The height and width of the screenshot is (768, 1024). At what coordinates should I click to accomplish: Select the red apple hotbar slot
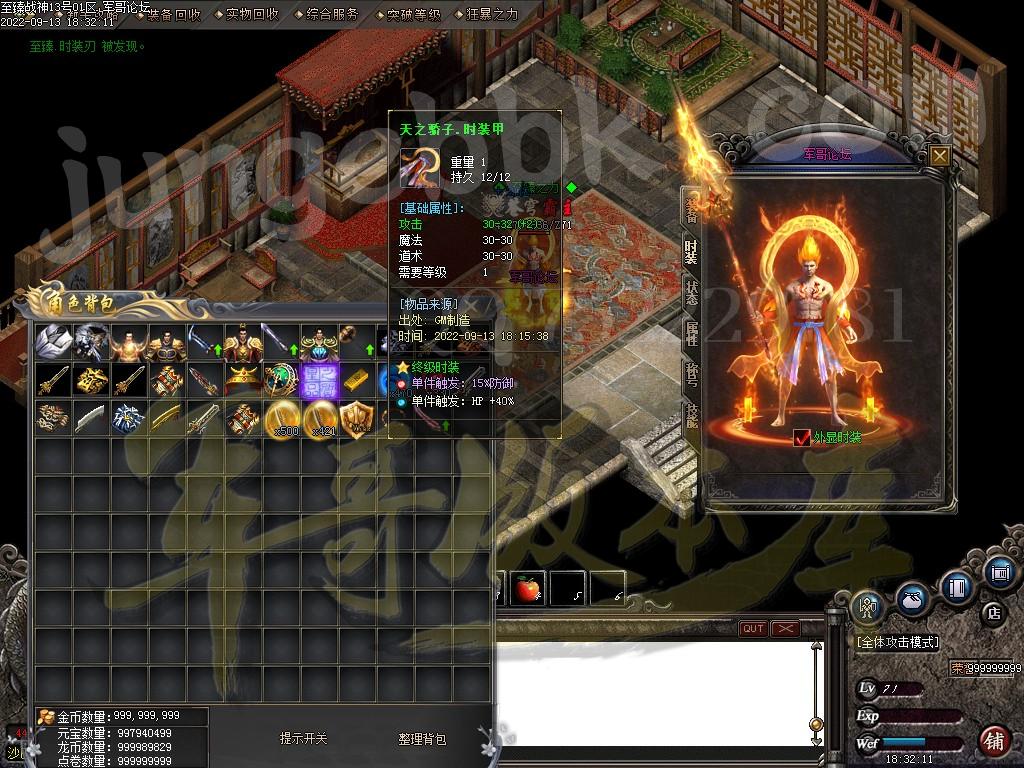click(527, 589)
